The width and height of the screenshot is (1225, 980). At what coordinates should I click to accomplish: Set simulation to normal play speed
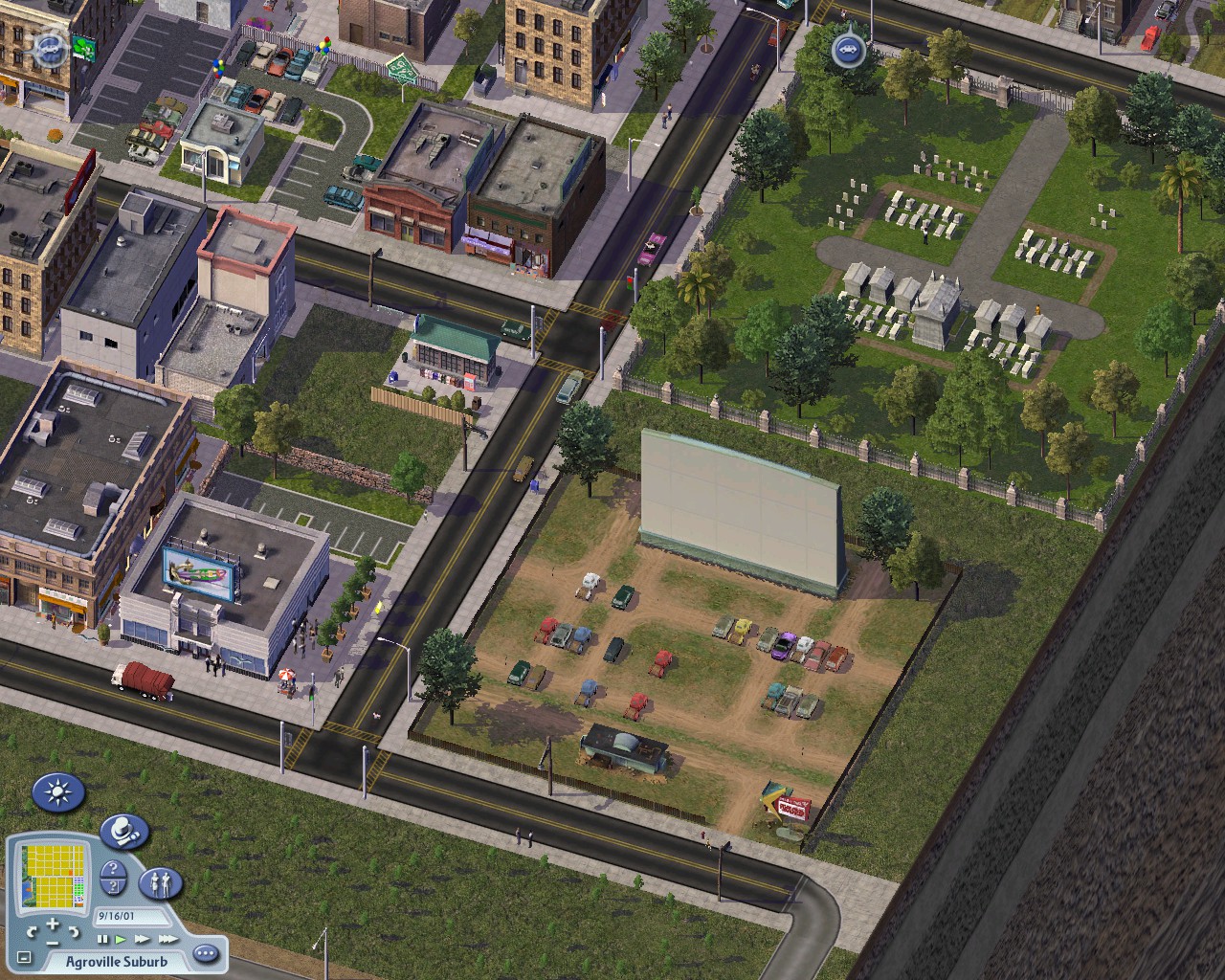pos(122,940)
